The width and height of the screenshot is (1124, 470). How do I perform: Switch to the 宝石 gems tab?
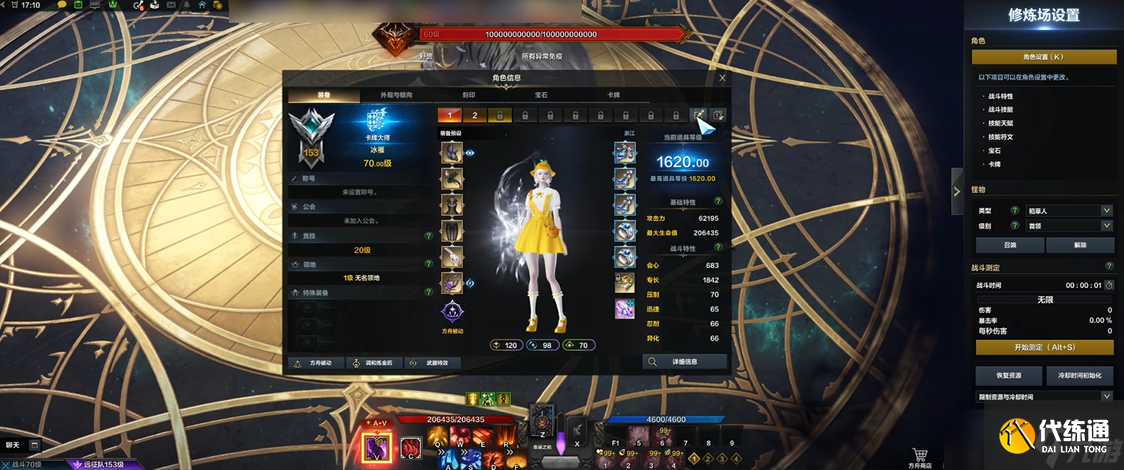pos(541,95)
